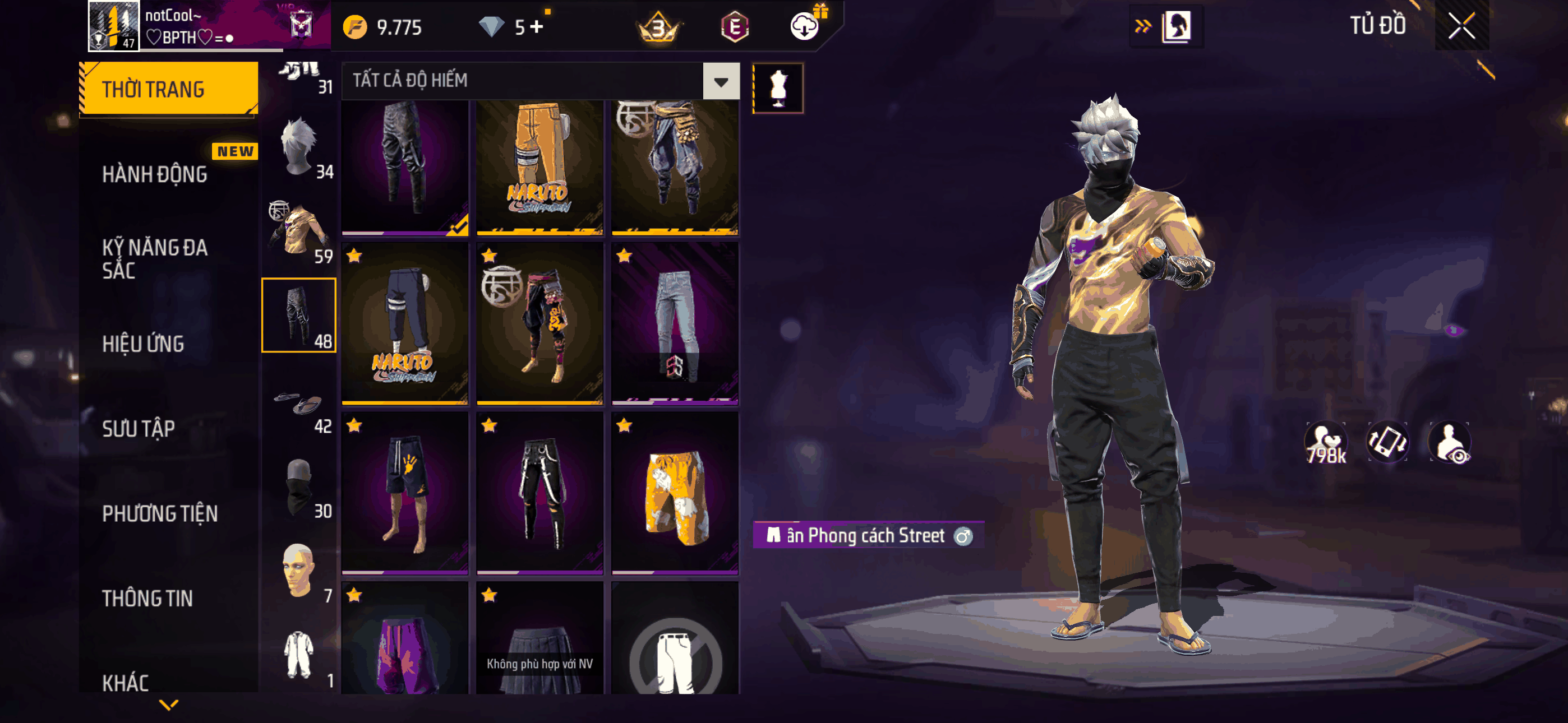Open the Sưu Tập tab
This screenshot has height=723, width=1568.
click(138, 429)
